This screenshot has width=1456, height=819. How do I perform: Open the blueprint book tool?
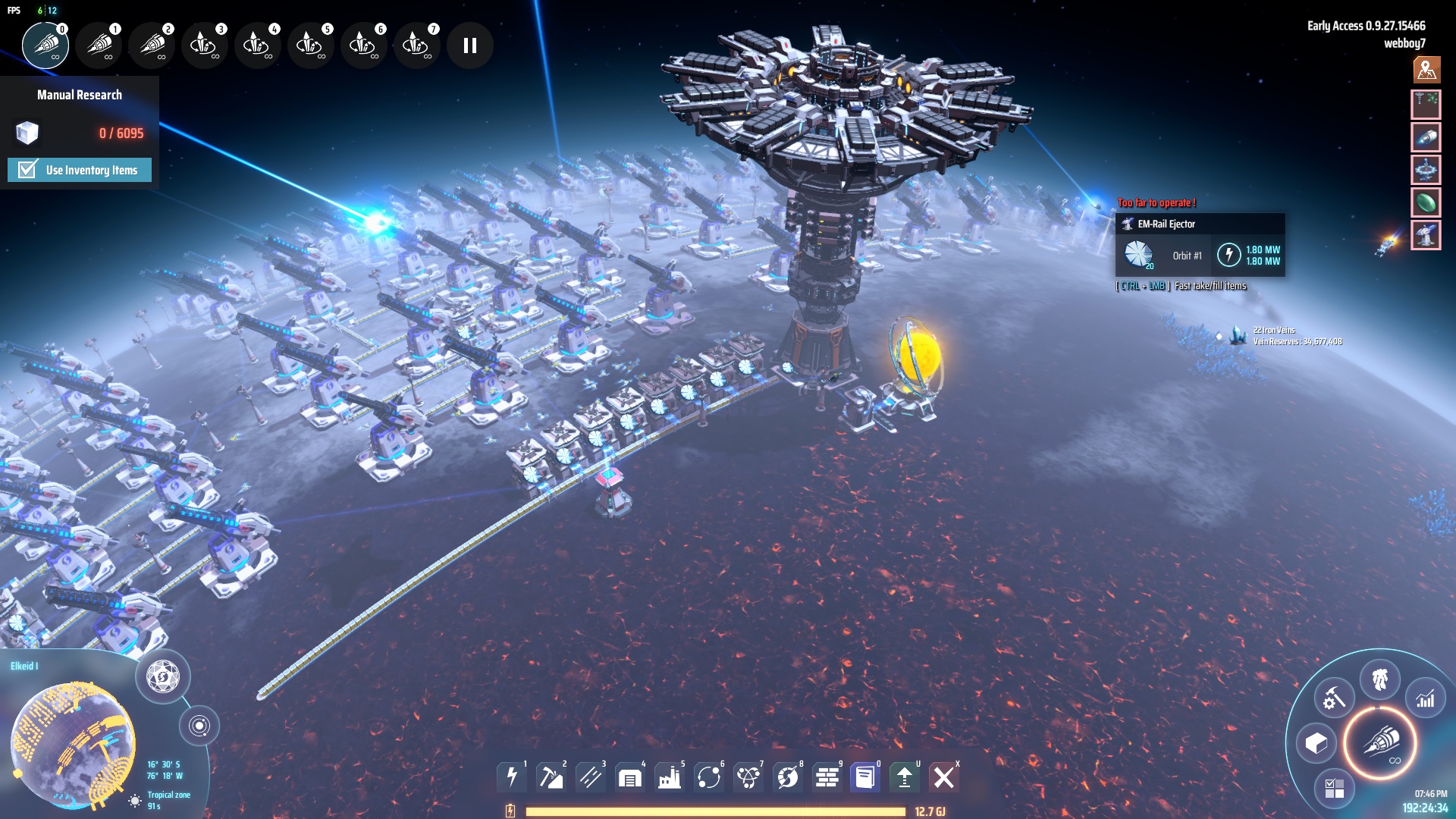[x=865, y=777]
